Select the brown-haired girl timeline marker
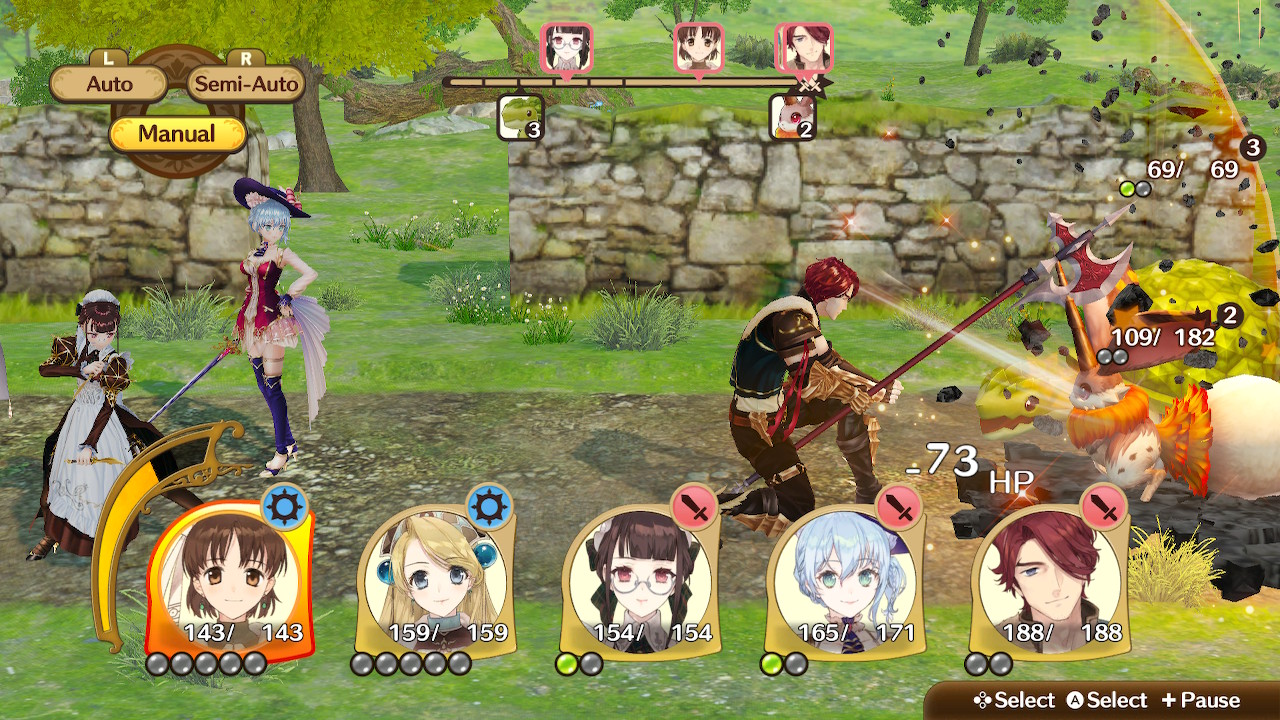This screenshot has height=720, width=1280. [x=699, y=47]
